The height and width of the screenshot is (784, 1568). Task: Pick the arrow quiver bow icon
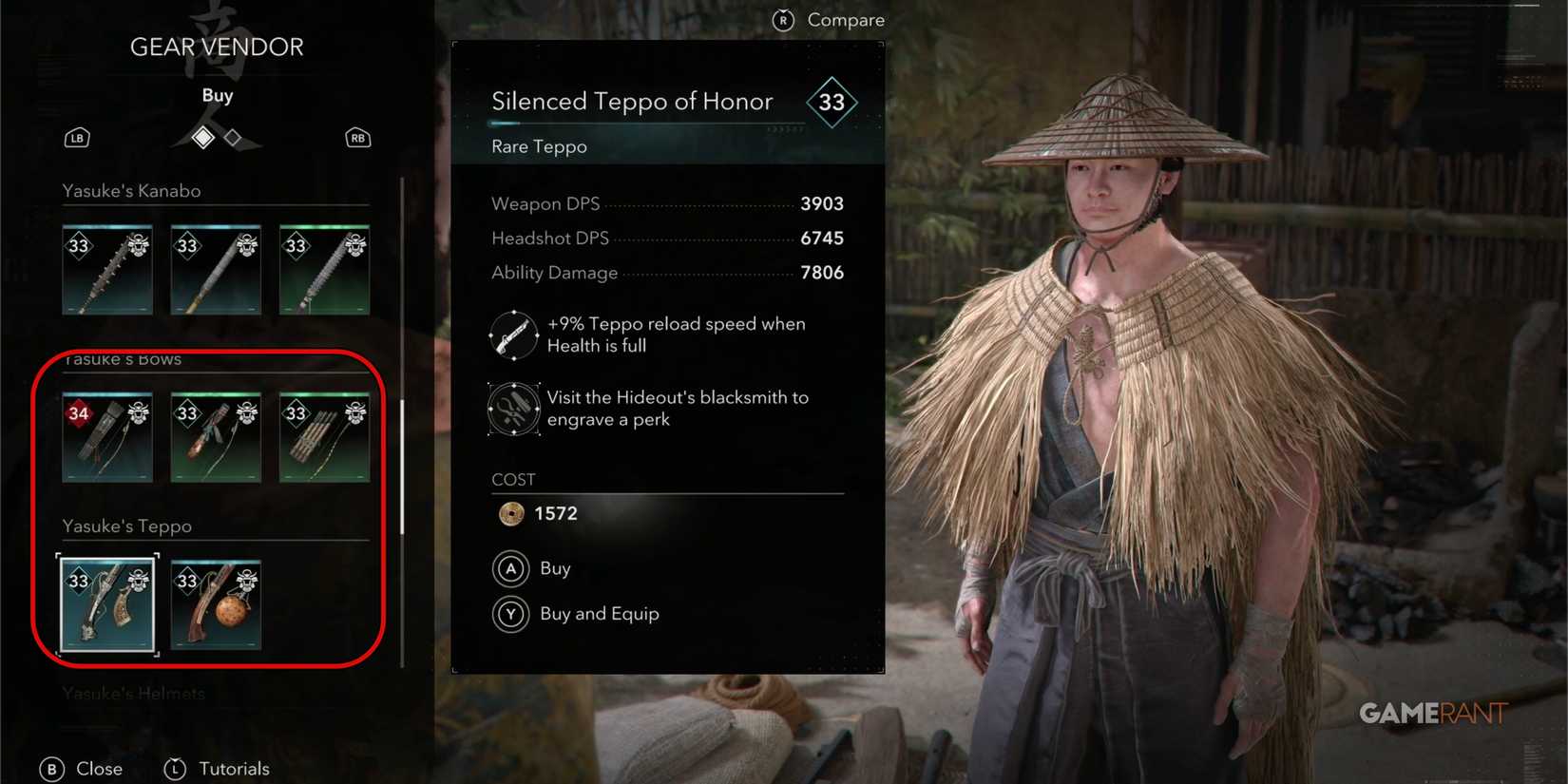(323, 436)
